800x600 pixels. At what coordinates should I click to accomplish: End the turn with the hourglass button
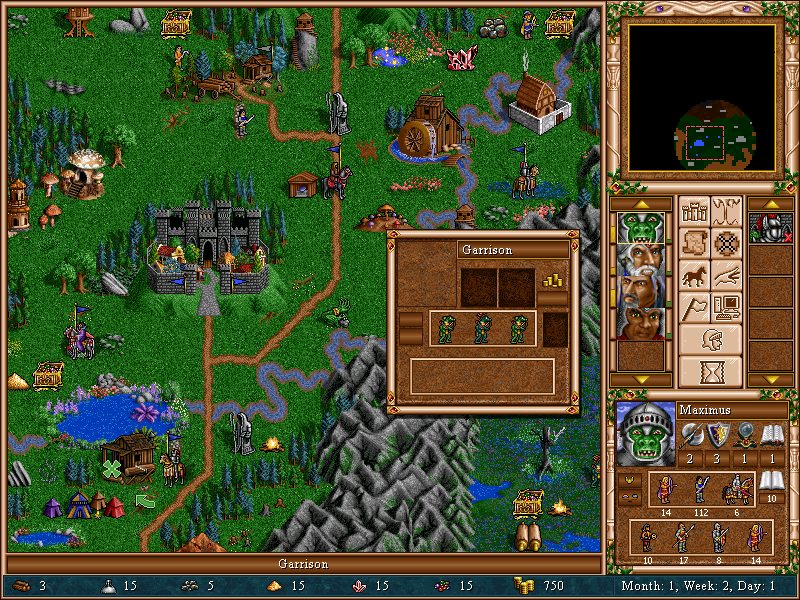pyautogui.click(x=711, y=371)
